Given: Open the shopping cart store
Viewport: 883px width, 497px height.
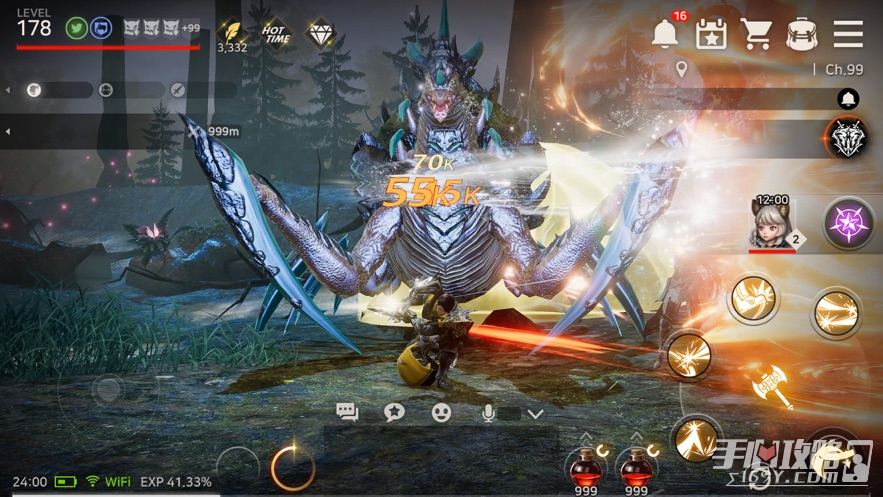Looking at the screenshot, I should click(x=756, y=33).
